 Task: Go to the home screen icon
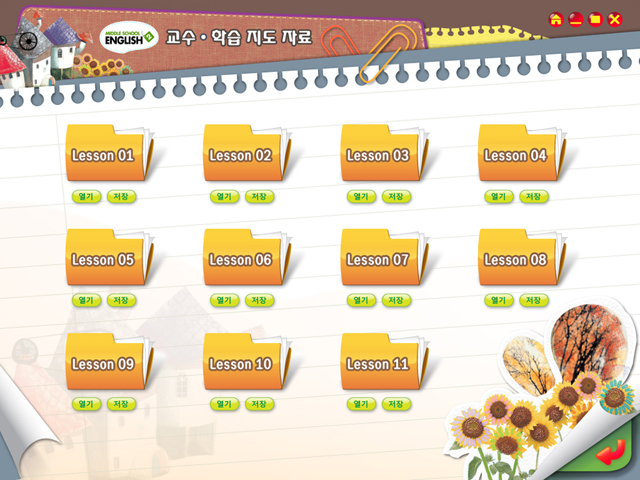pyautogui.click(x=555, y=19)
